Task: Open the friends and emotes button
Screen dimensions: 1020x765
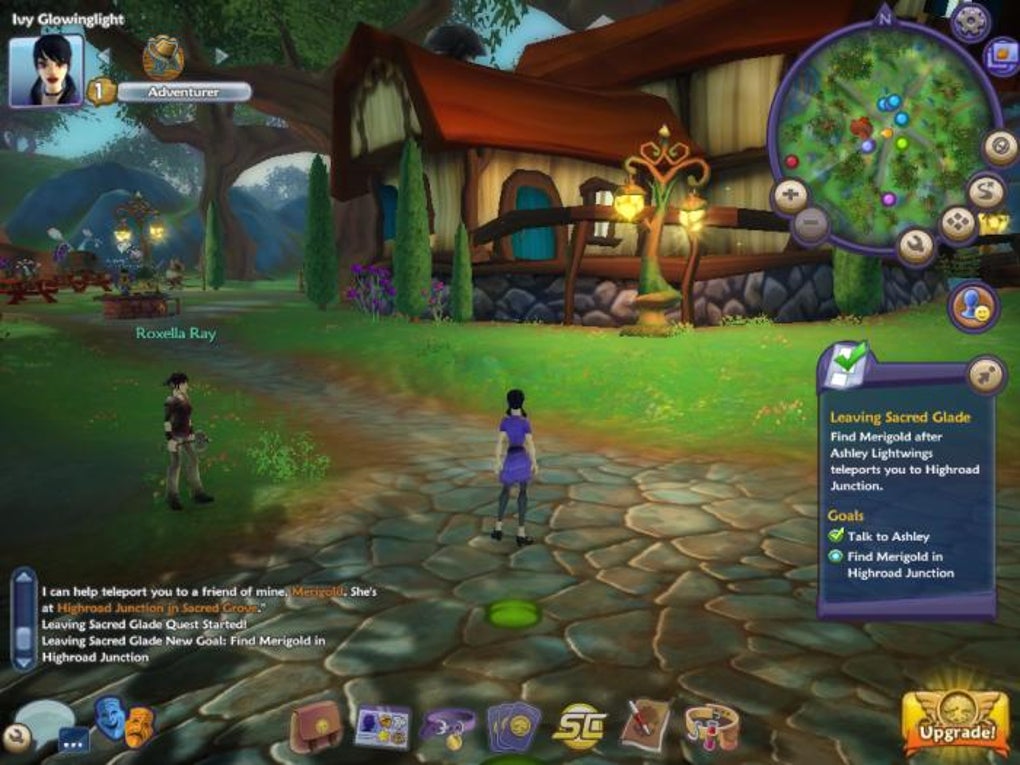Action: coord(973,306)
